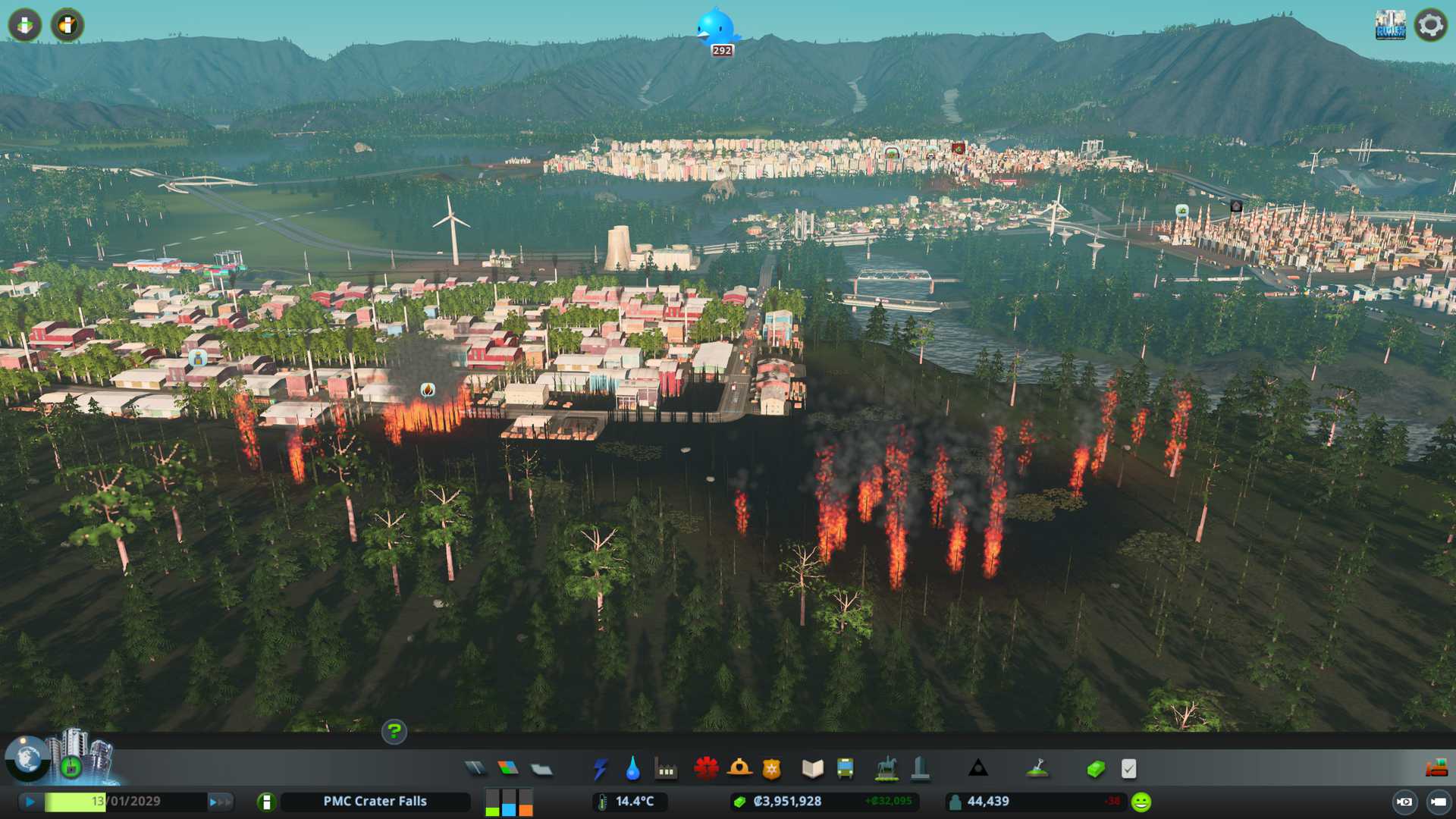The width and height of the screenshot is (1456, 819).
Task: Open the Chirper bird message feed
Action: (x=716, y=29)
